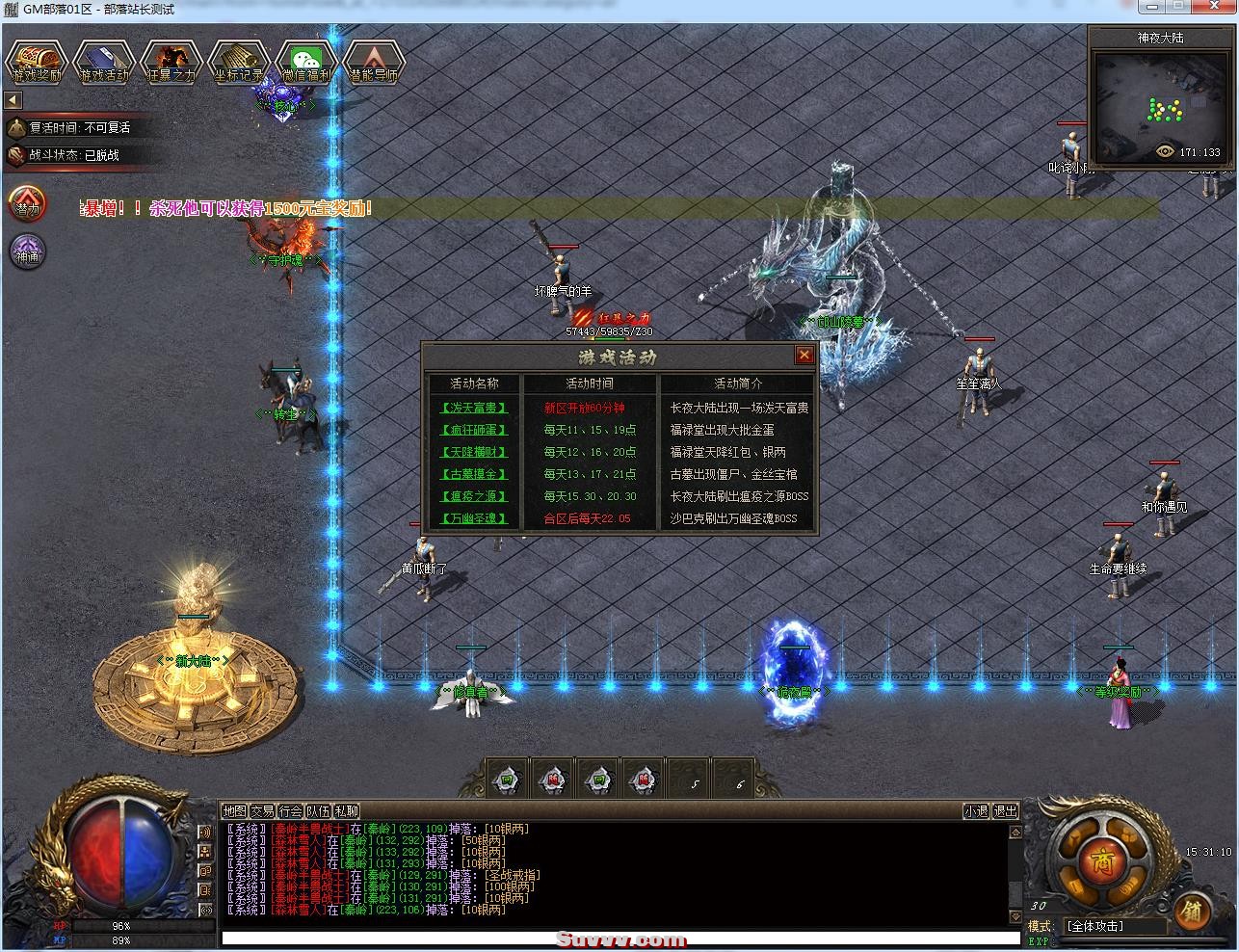The width and height of the screenshot is (1239, 952).
Task: Collapse the left status panel with the arrow
Action: (11, 99)
